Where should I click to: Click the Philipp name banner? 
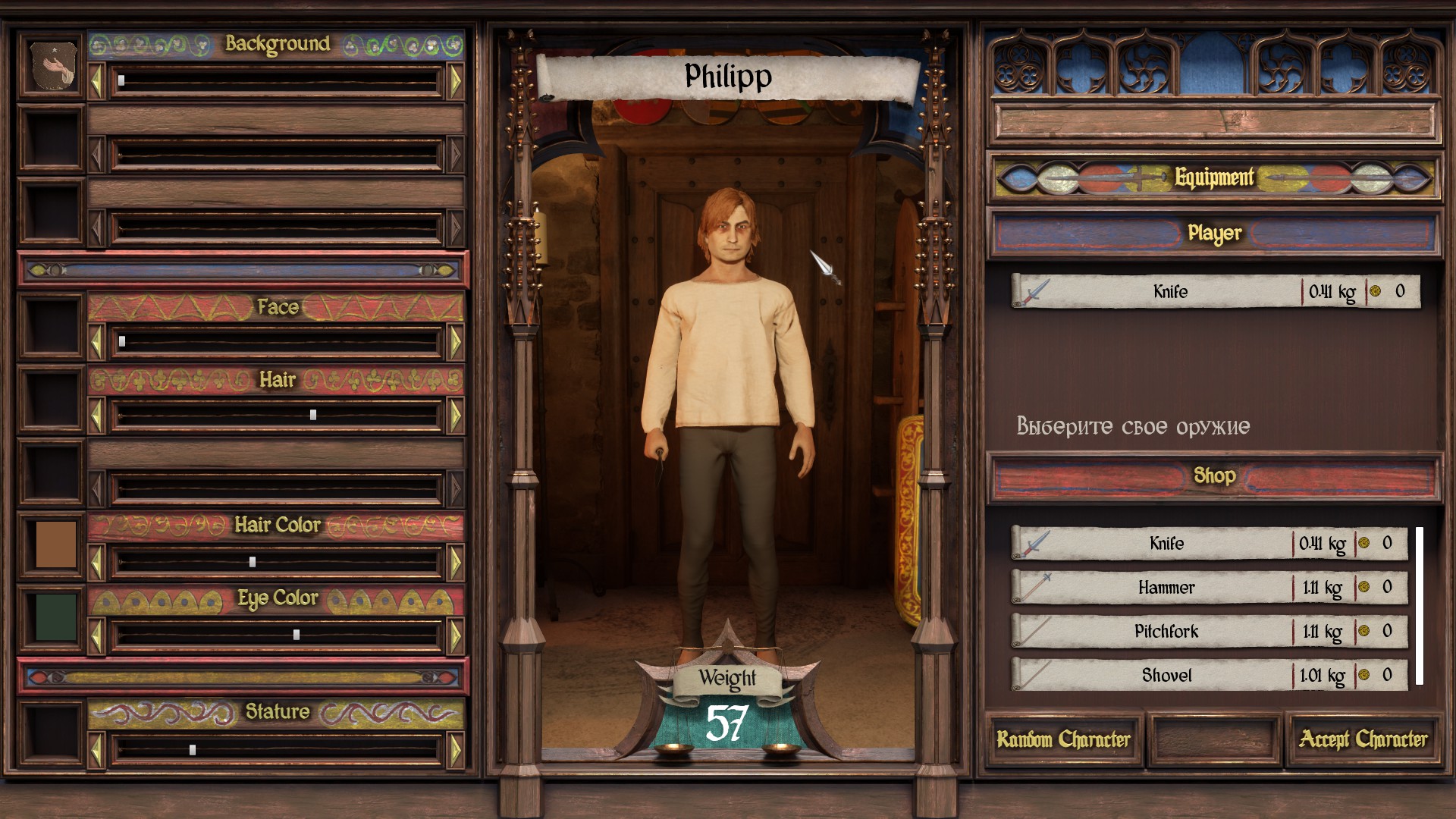tap(728, 77)
